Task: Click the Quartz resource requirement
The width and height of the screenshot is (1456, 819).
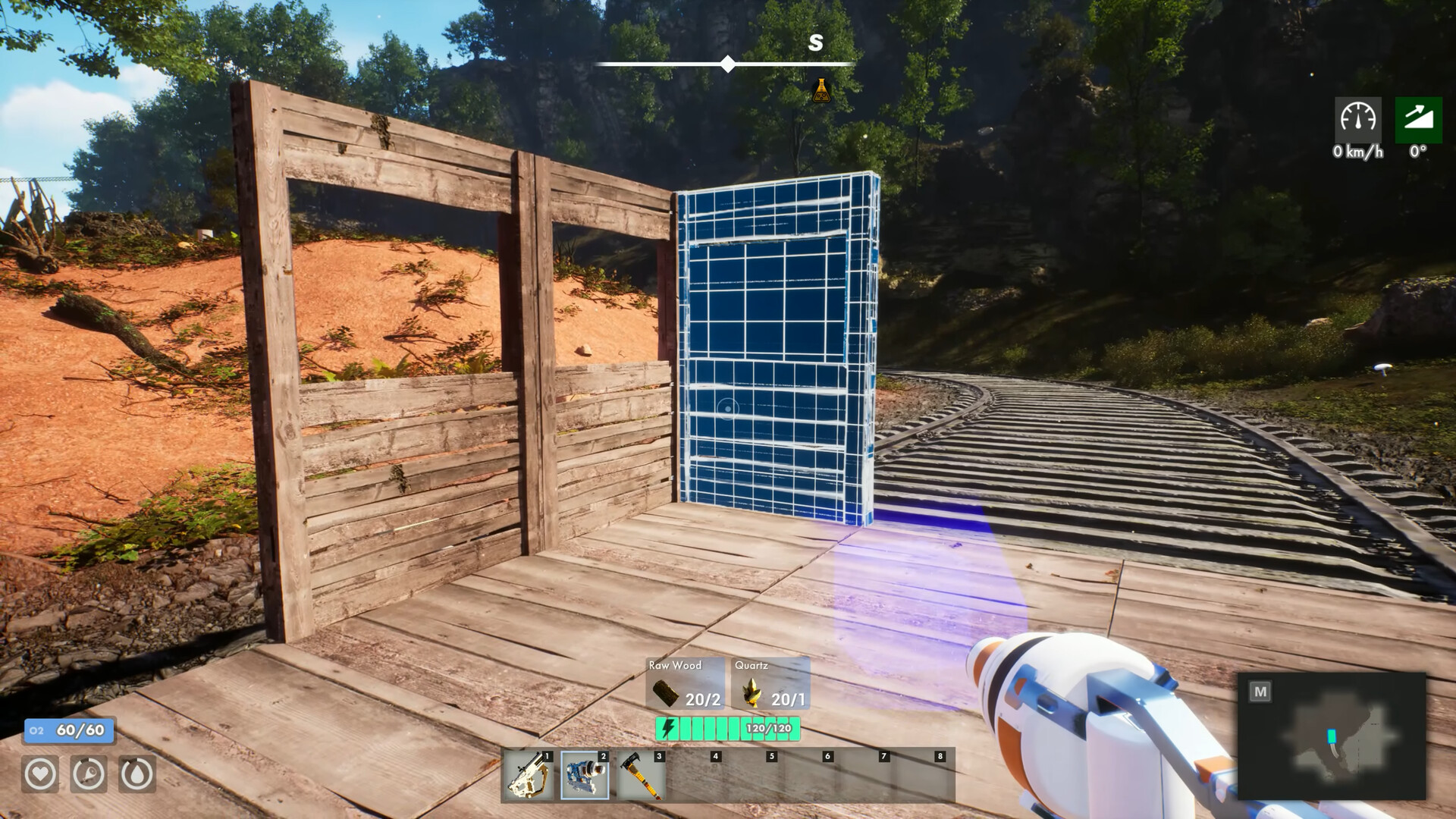Action: pyautogui.click(x=770, y=685)
